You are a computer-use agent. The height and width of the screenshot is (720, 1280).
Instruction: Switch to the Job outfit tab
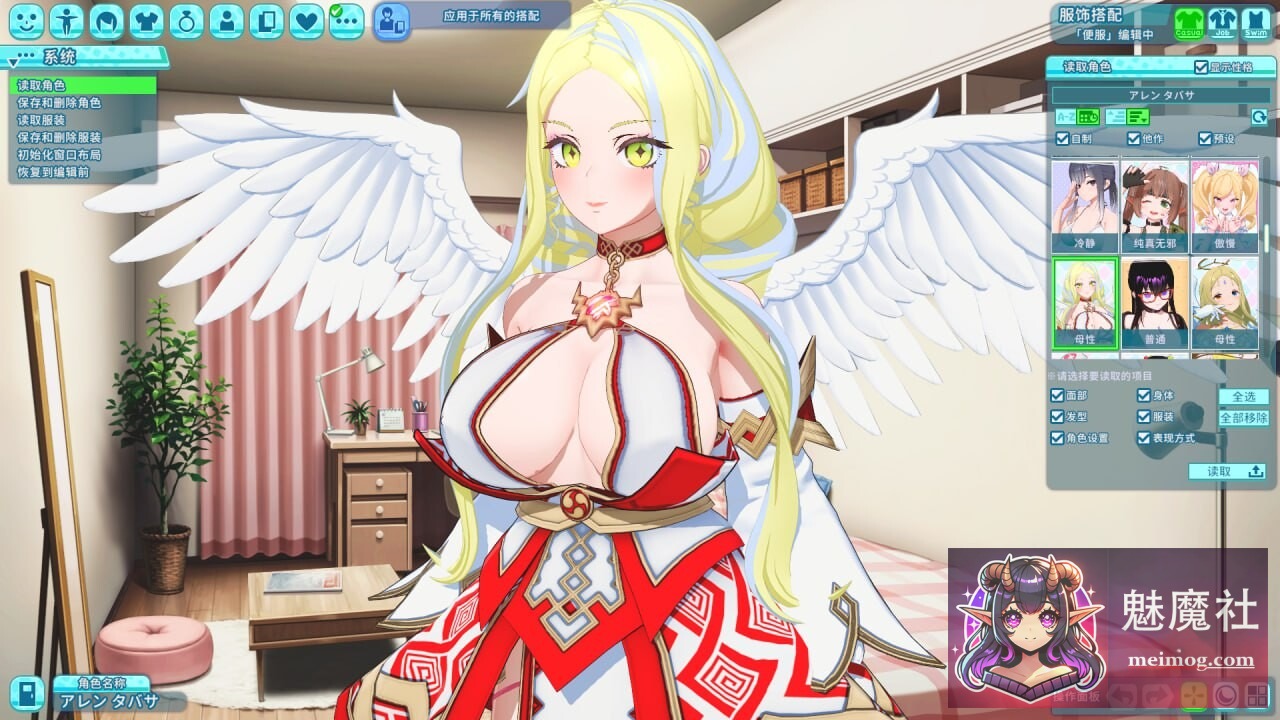click(1221, 22)
